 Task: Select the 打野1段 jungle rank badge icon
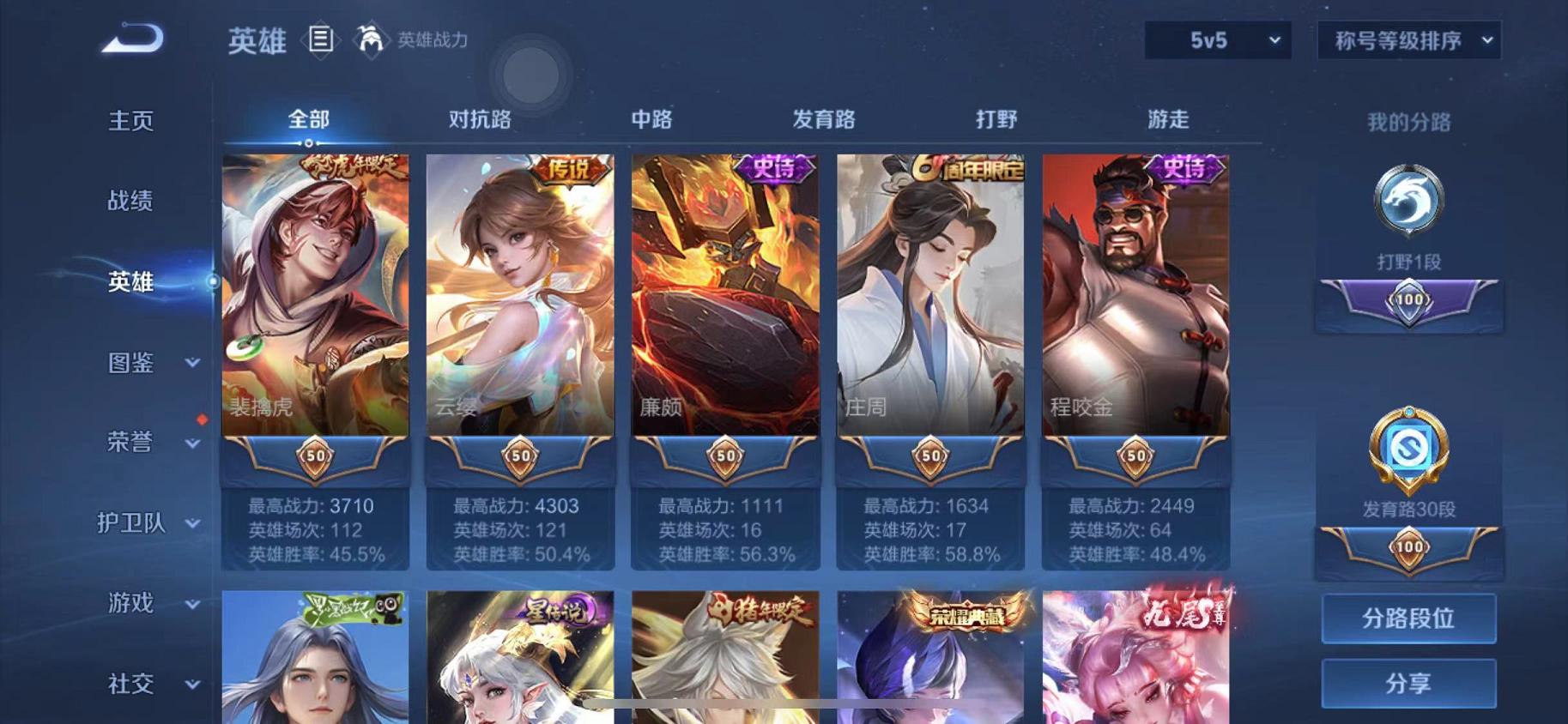[x=1408, y=202]
